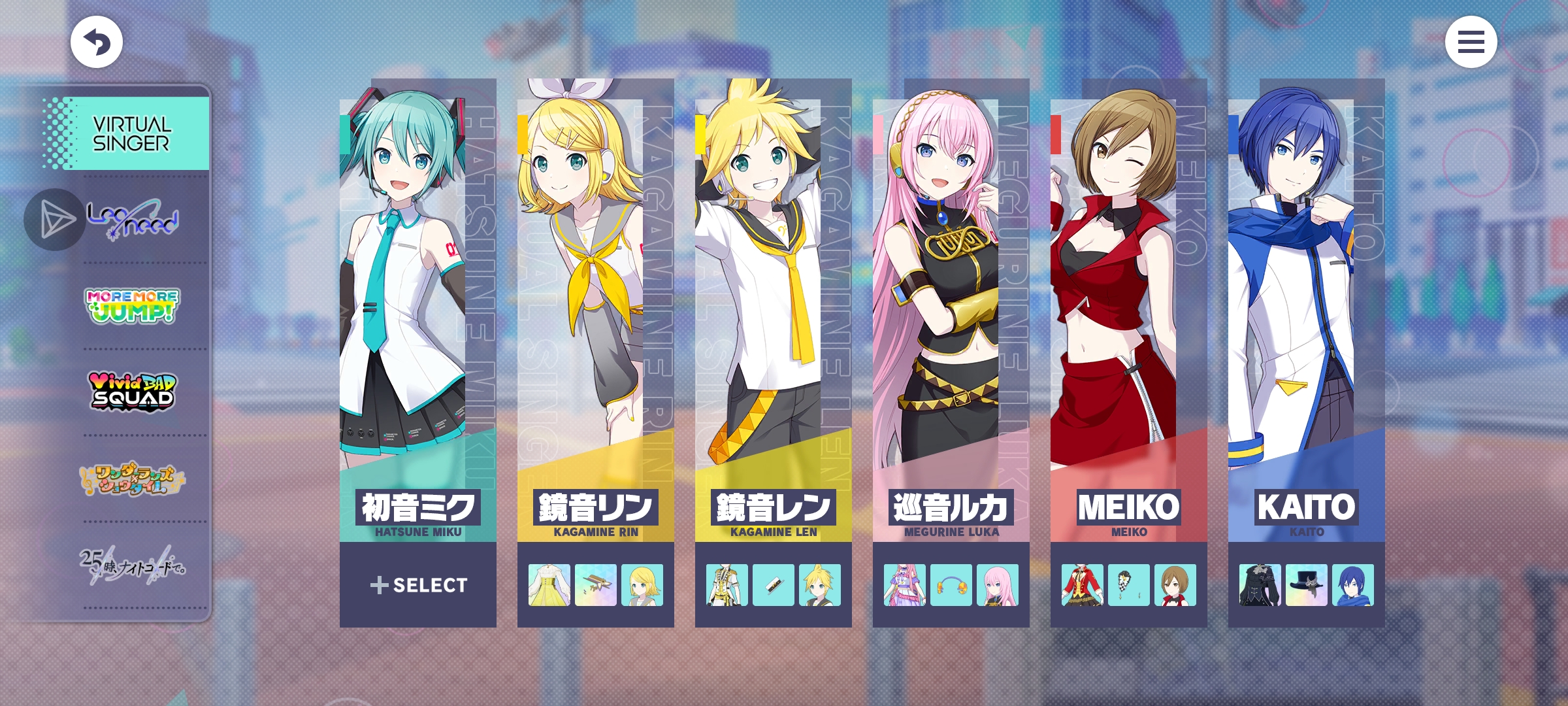Choose MEIKO's red jacket costume thumbnail
Screen dimensions: 1568x706
tap(1083, 585)
